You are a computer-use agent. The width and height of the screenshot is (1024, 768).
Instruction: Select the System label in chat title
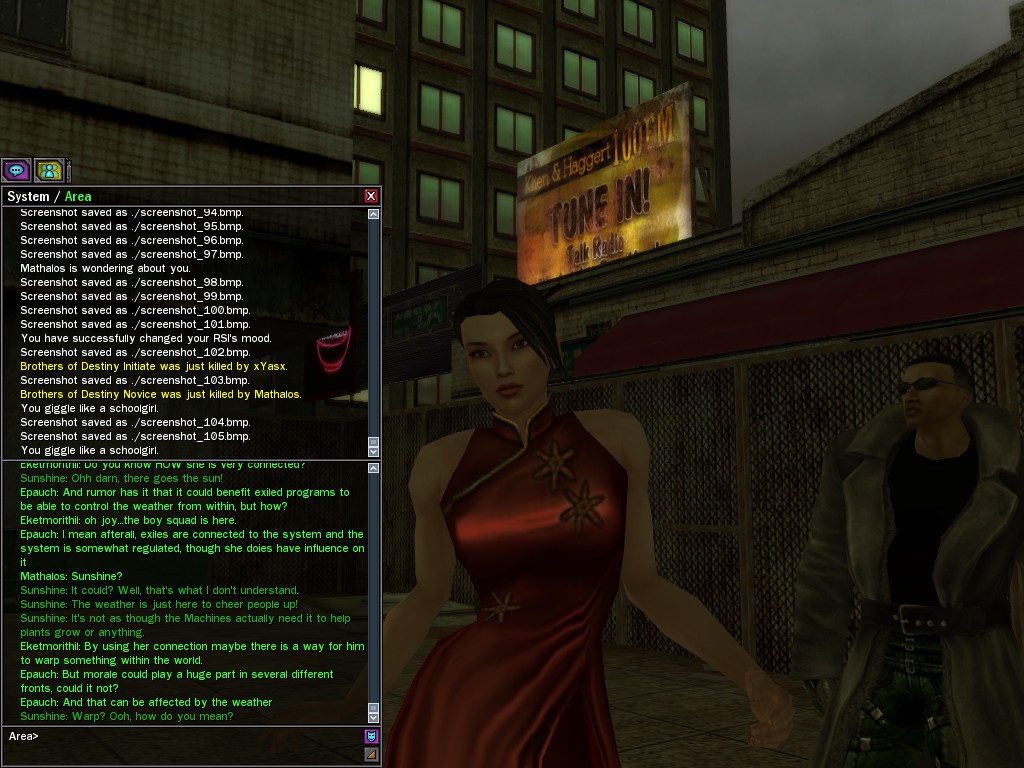(x=28, y=197)
